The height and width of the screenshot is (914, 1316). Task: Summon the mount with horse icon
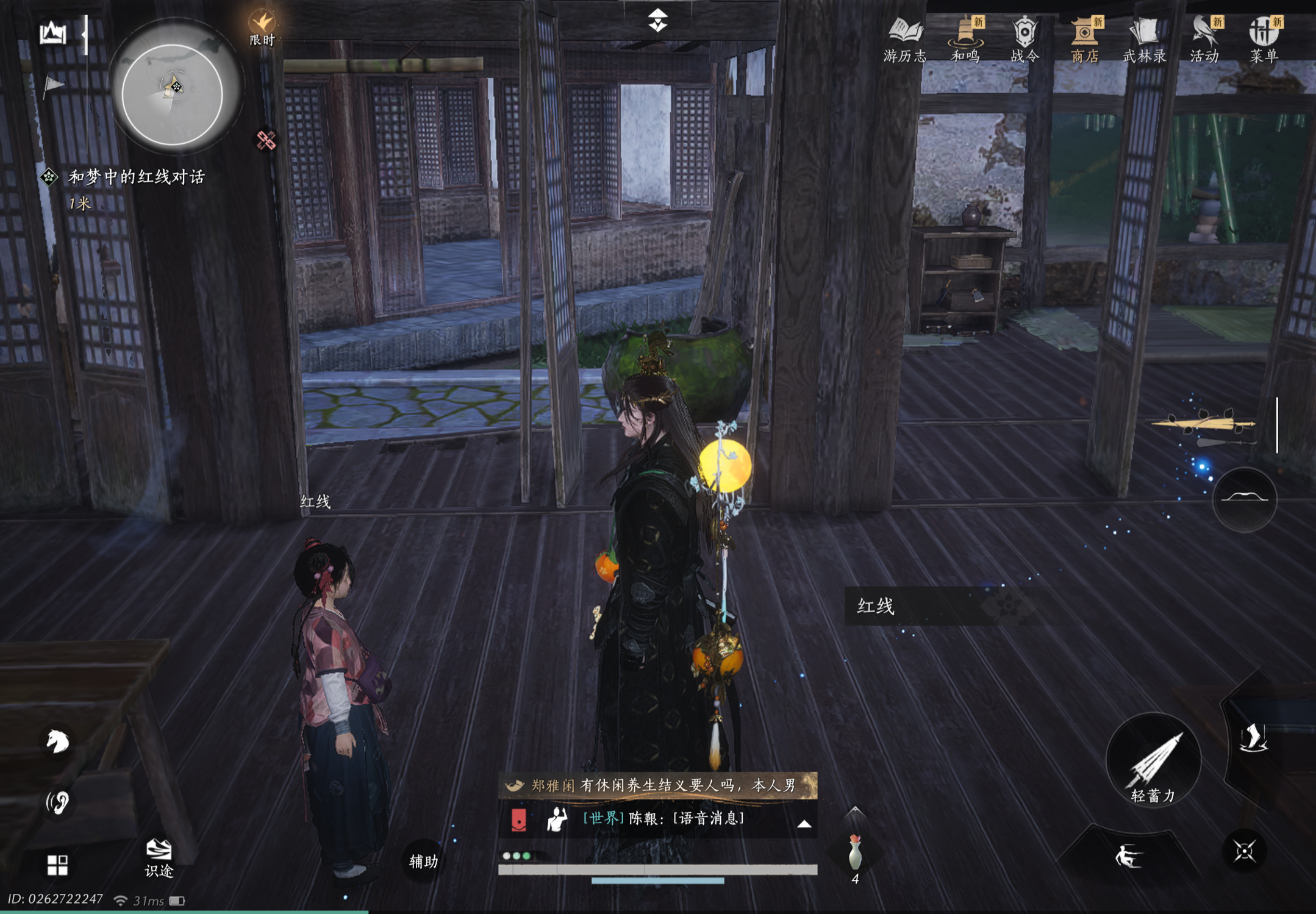tap(58, 741)
